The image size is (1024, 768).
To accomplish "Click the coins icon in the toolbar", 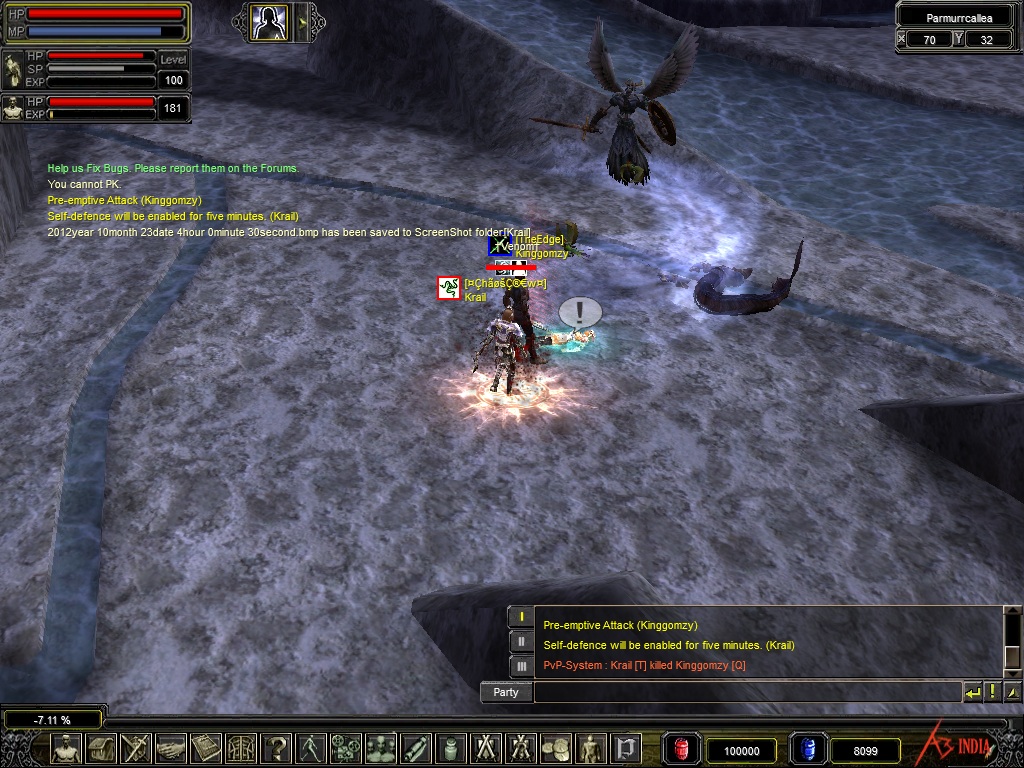I will [555, 748].
